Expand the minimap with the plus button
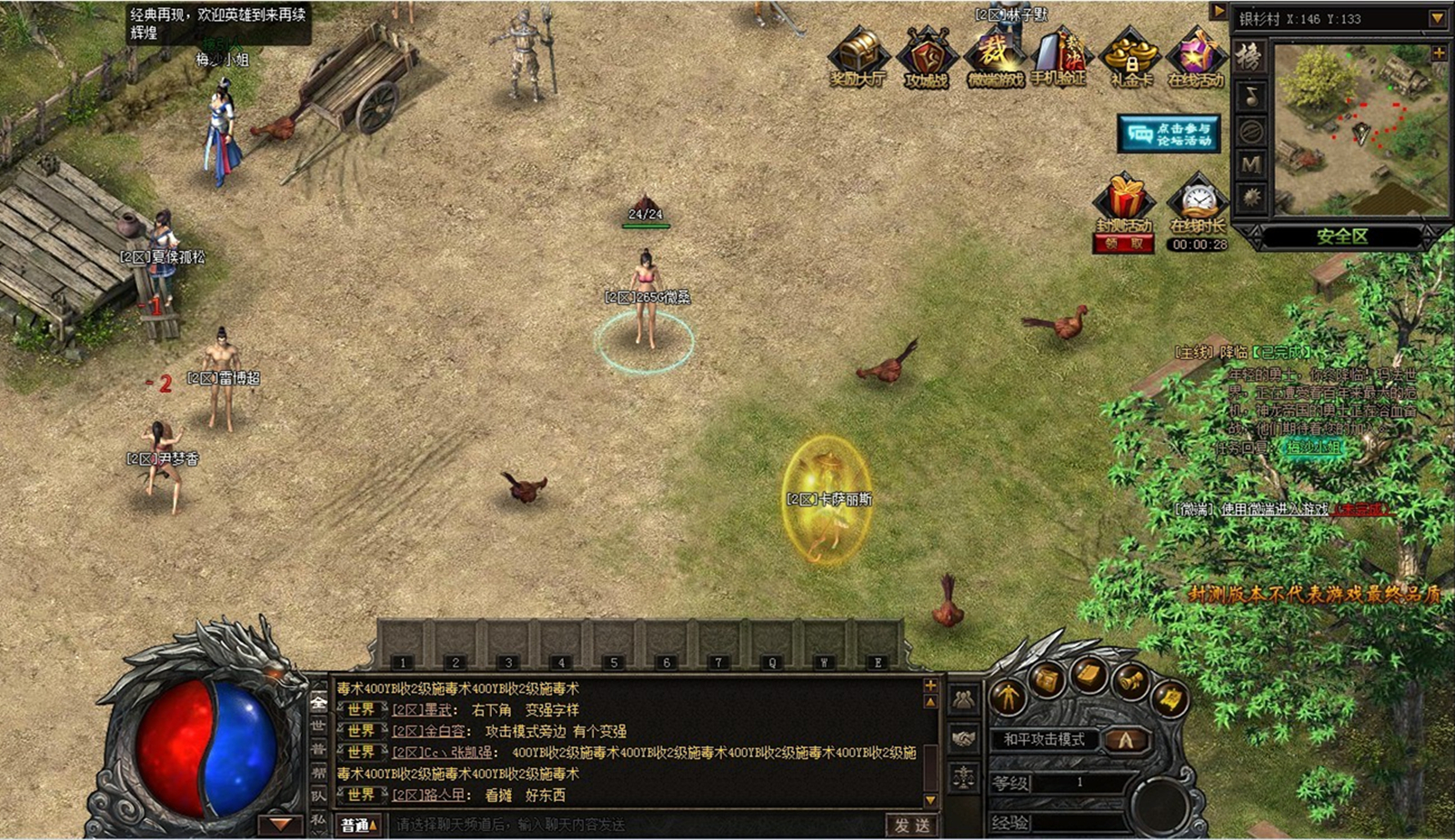The image size is (1455, 840). click(x=1439, y=54)
